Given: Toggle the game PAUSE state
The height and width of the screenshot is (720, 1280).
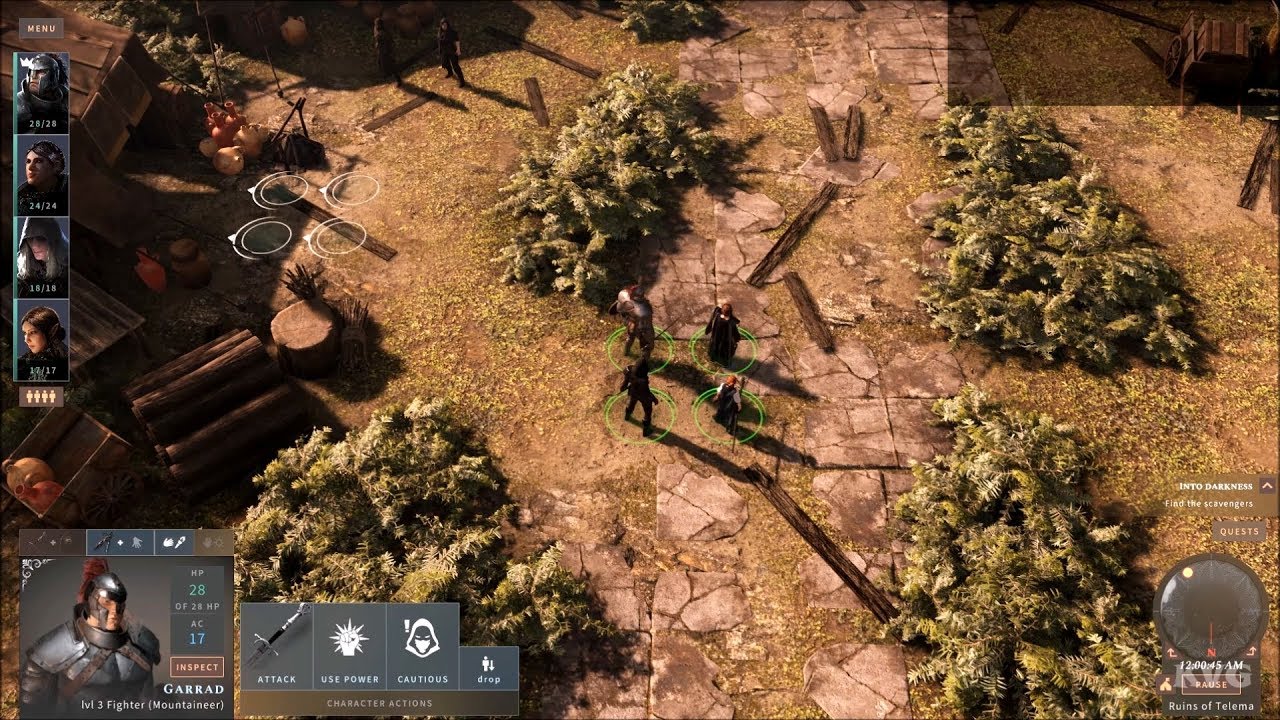Looking at the screenshot, I should (x=1212, y=686).
